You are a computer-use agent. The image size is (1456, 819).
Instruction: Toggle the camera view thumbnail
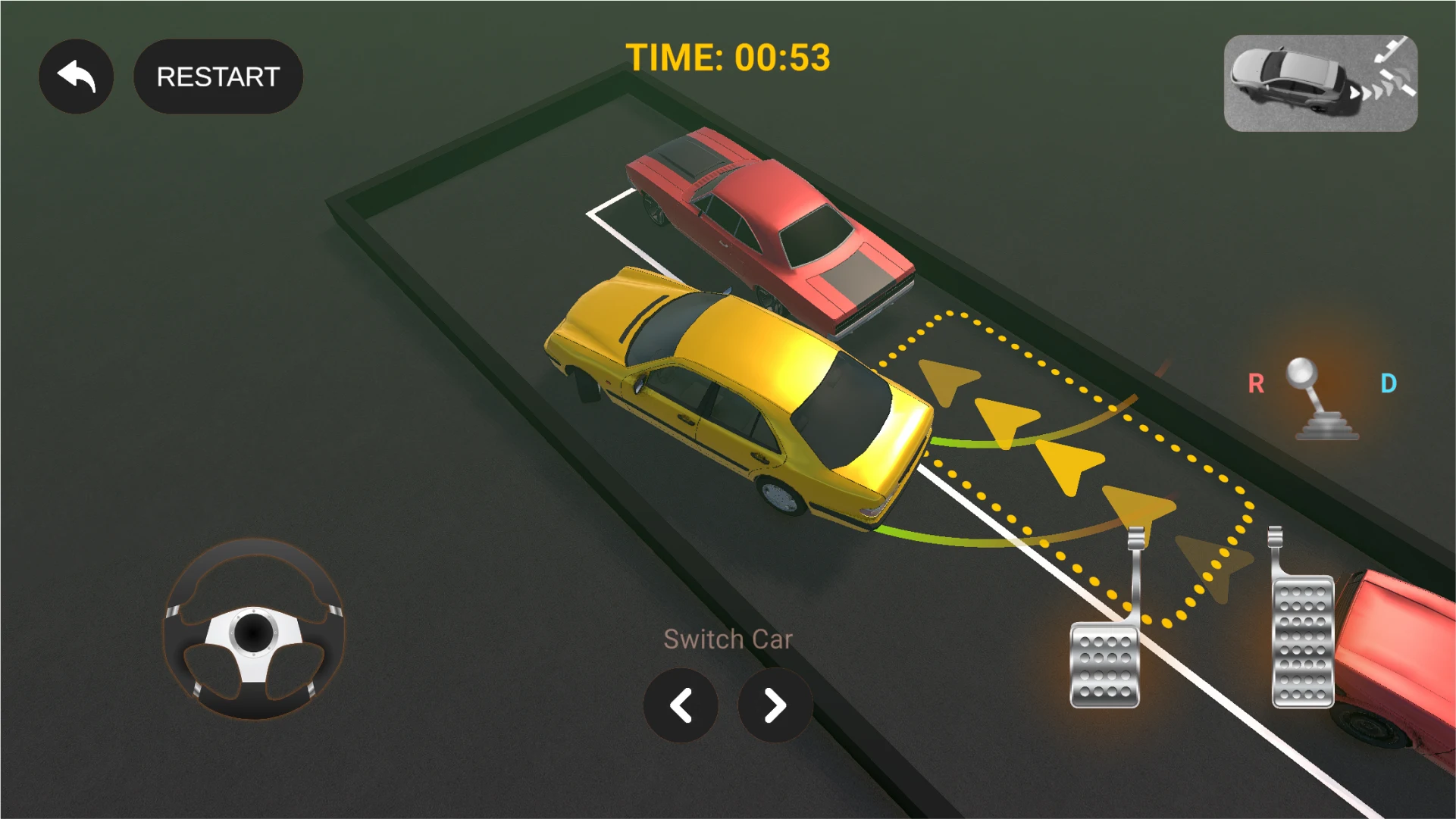click(x=1320, y=83)
